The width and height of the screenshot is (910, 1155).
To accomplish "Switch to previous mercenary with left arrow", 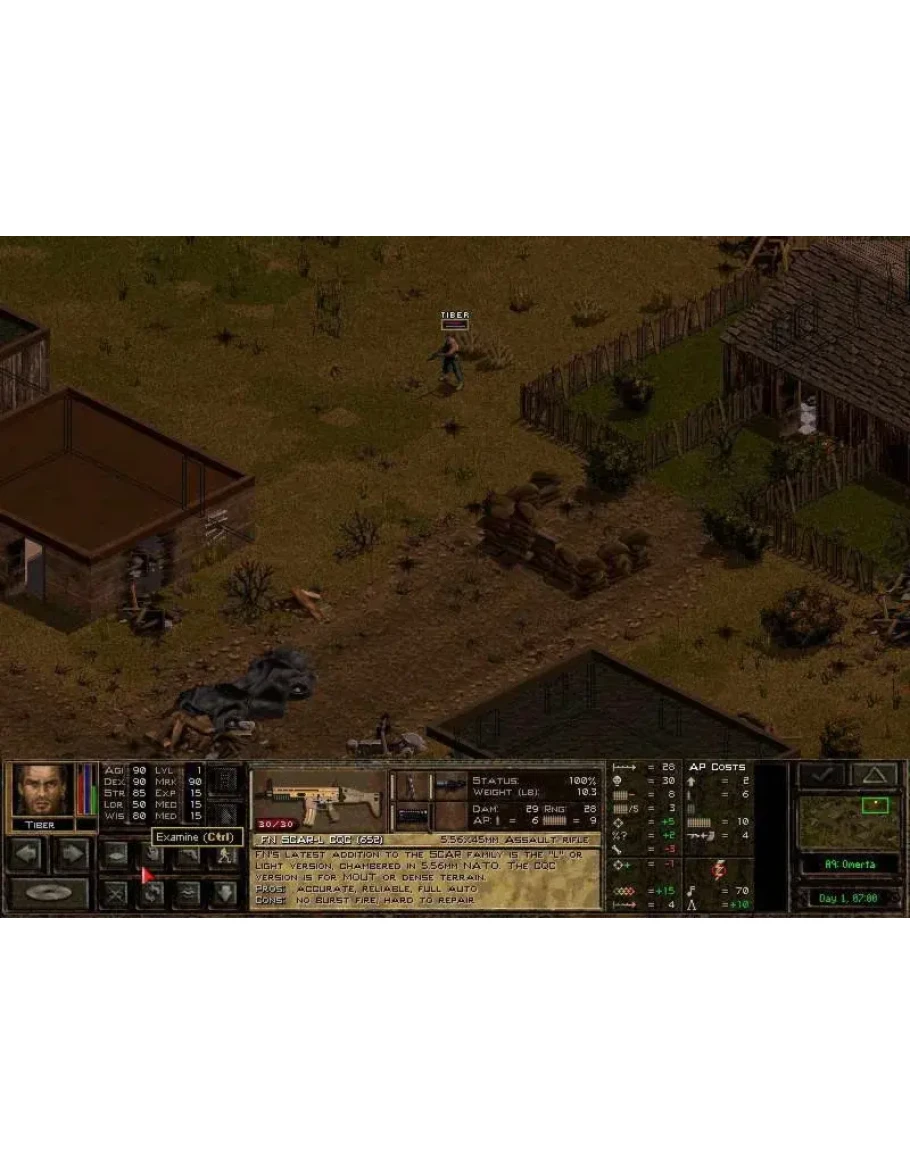I will pyautogui.click(x=27, y=854).
